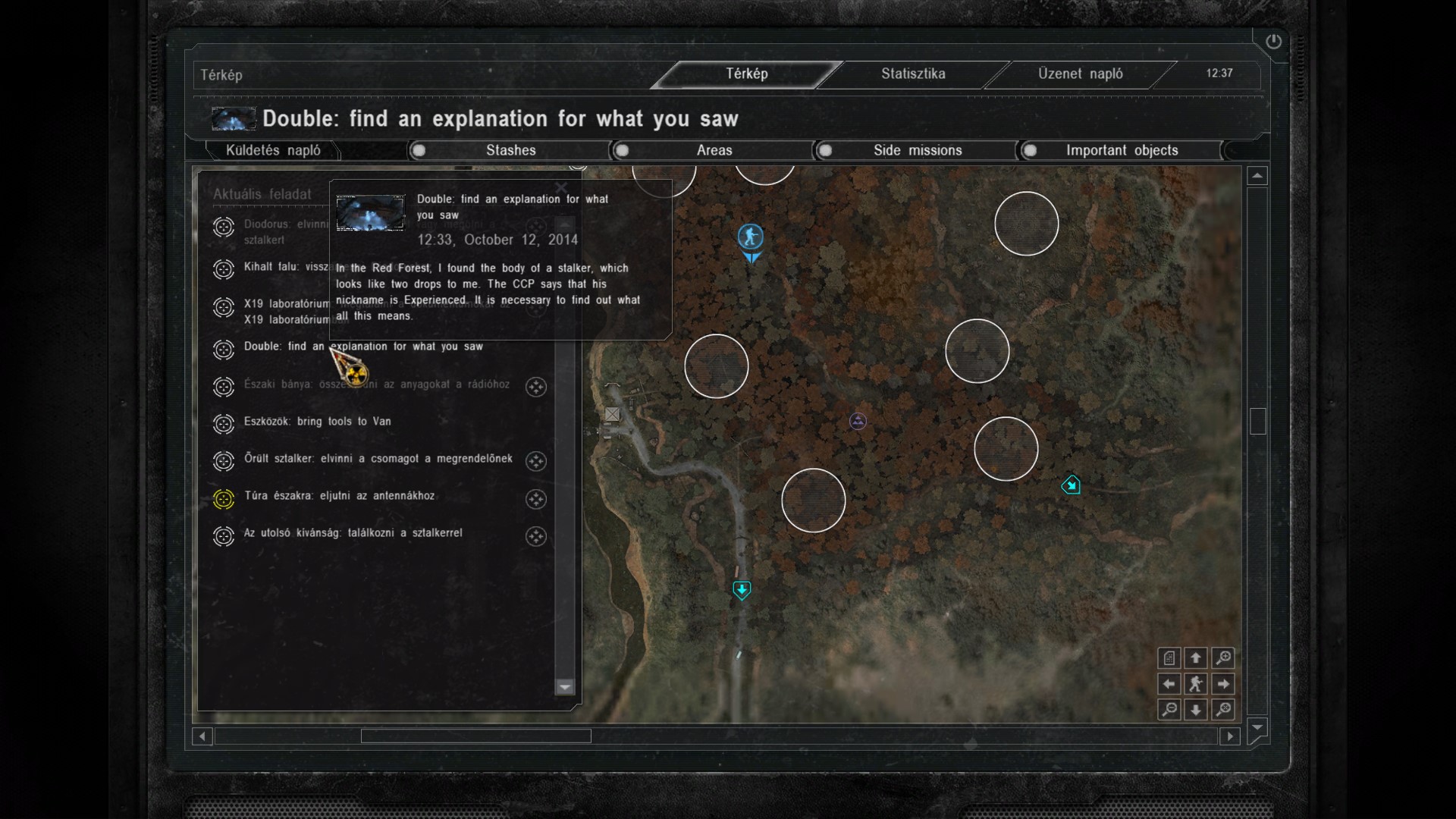Choose the Az utolsó kívánság quest
1456x819 pixels.
353,533
